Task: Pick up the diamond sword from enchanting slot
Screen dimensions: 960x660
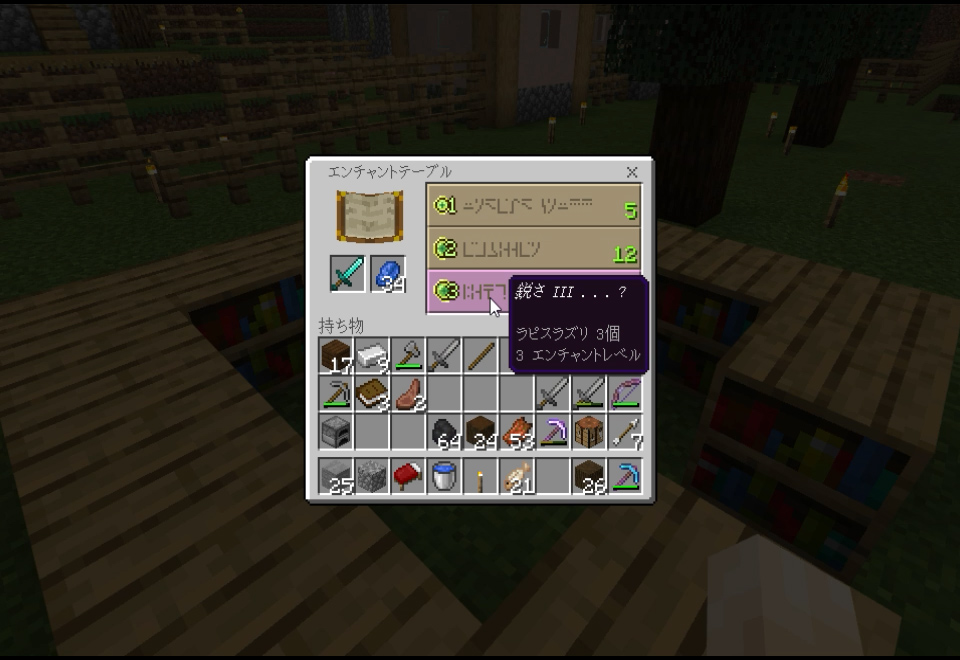Action: 347,274
